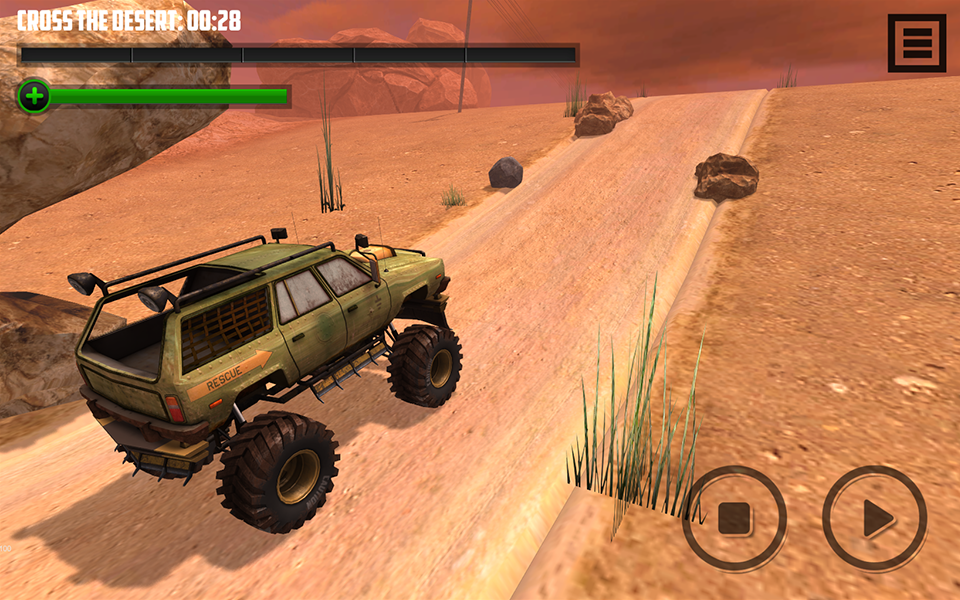
Task: Tap the triangle accelerate button
Action: (x=875, y=518)
